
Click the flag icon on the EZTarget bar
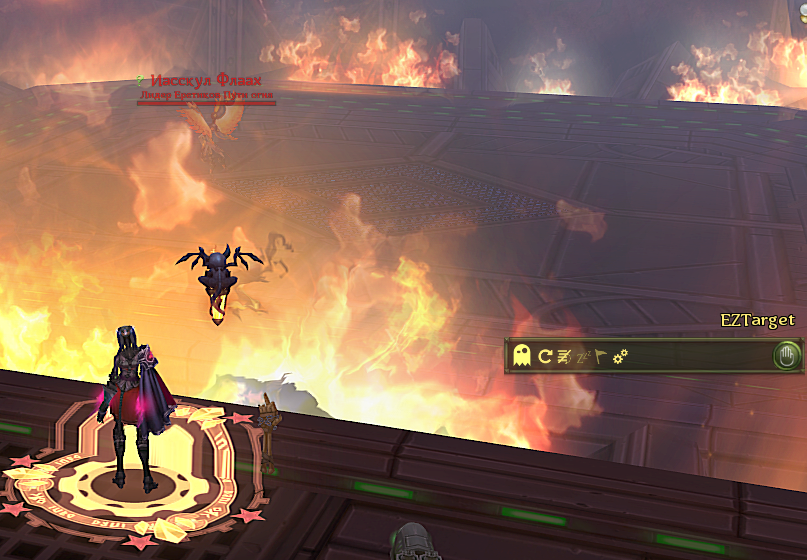point(601,355)
